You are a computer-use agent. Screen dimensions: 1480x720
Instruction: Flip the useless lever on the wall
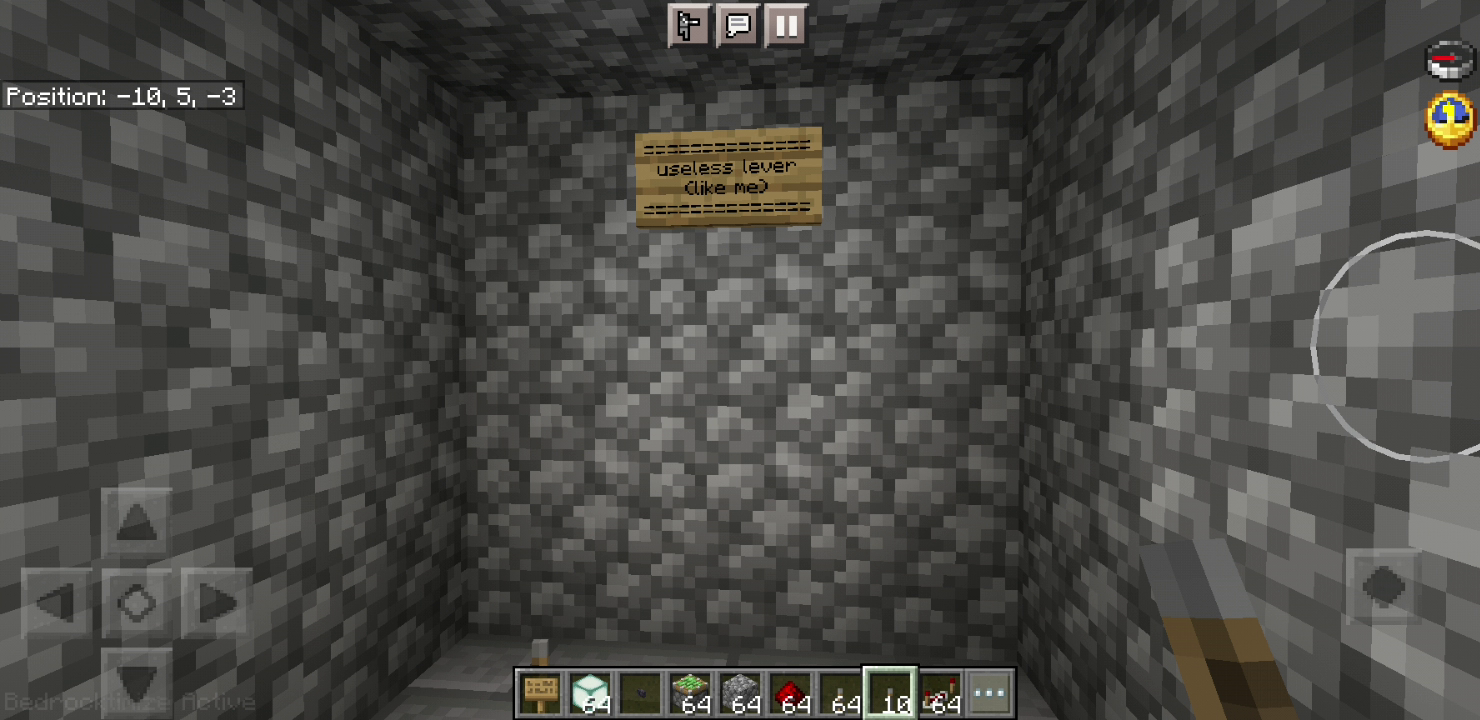point(540,650)
